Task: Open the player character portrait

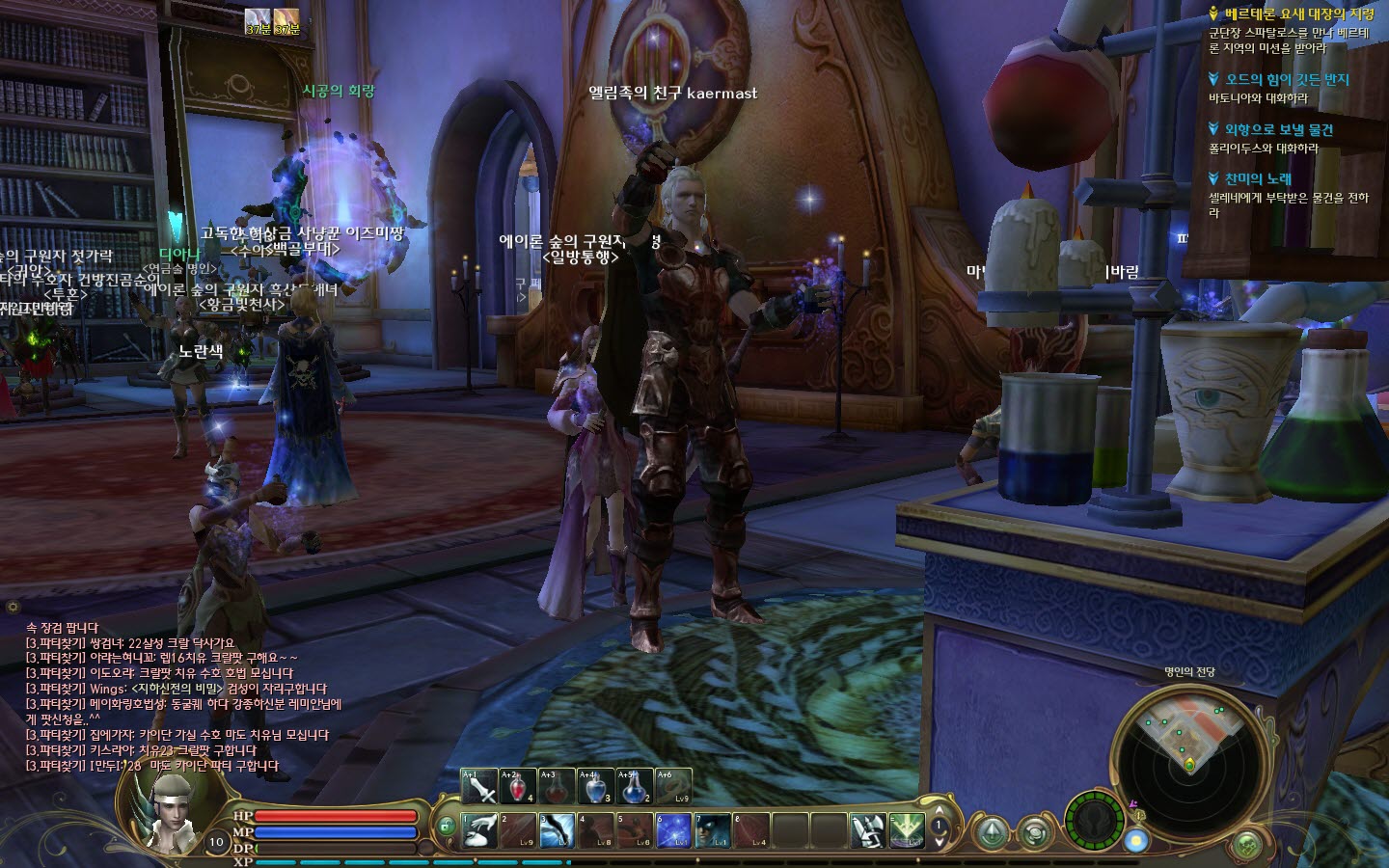Action: (166, 810)
